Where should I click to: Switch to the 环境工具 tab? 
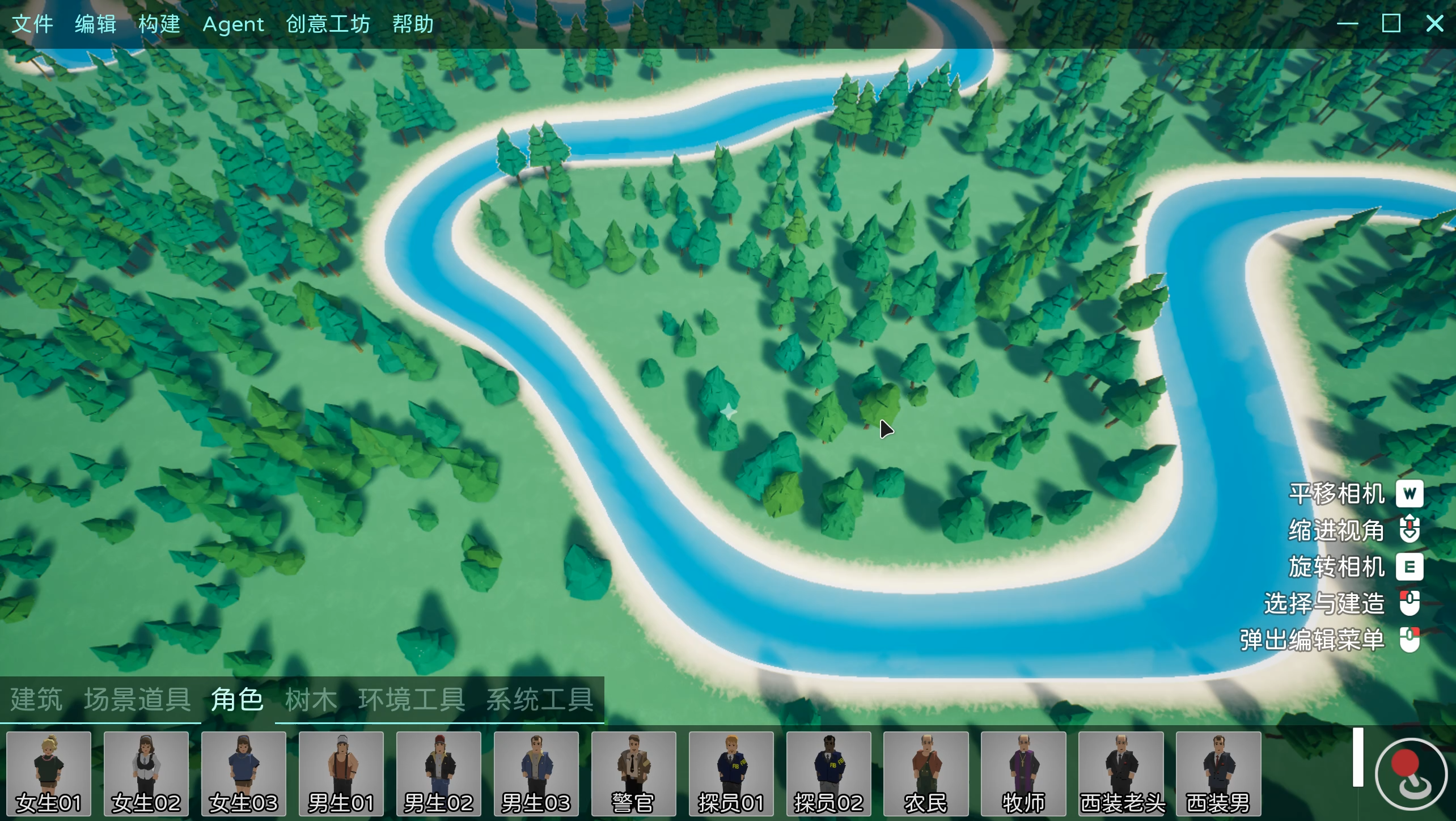click(412, 699)
